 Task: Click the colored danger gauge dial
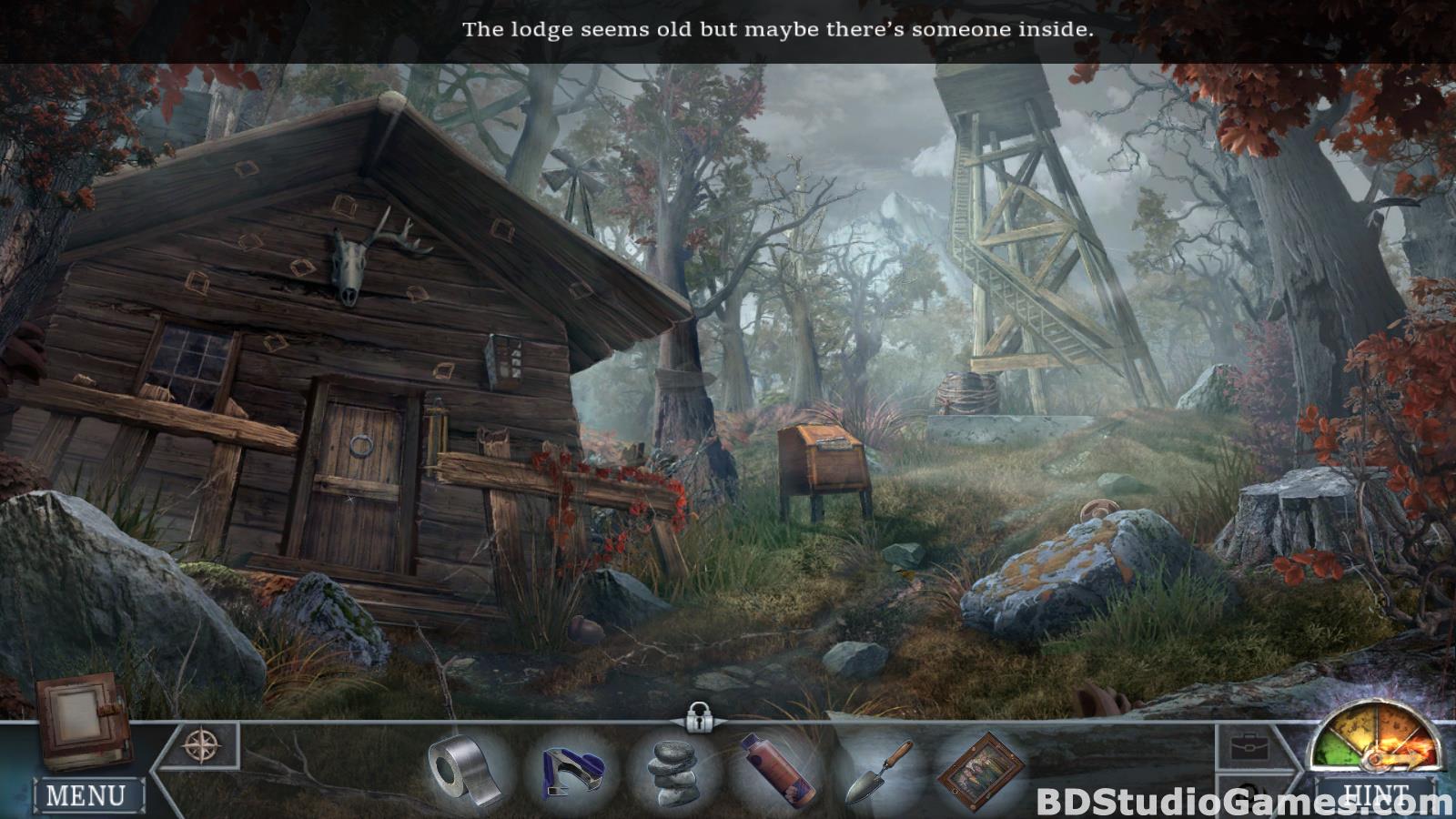point(1375,739)
